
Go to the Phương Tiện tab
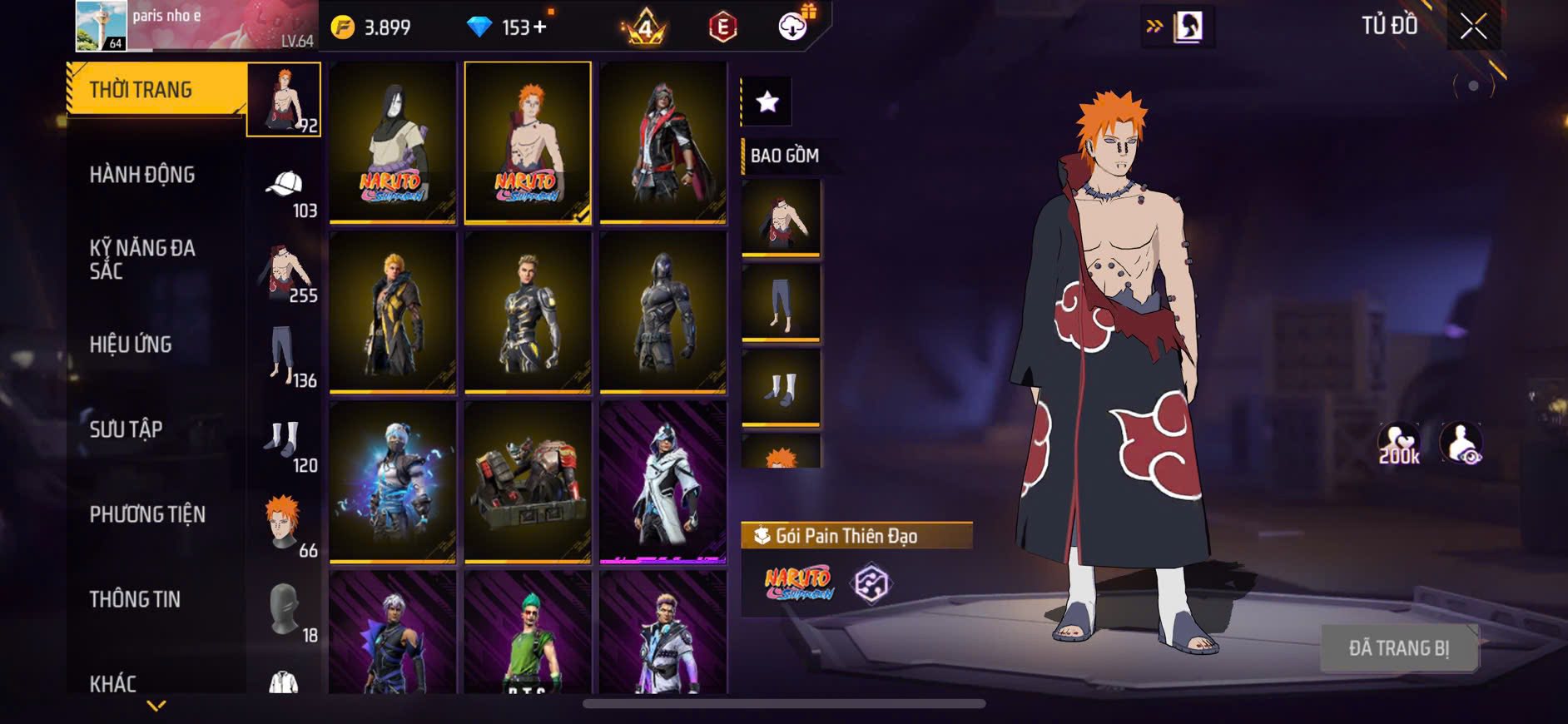click(x=147, y=514)
